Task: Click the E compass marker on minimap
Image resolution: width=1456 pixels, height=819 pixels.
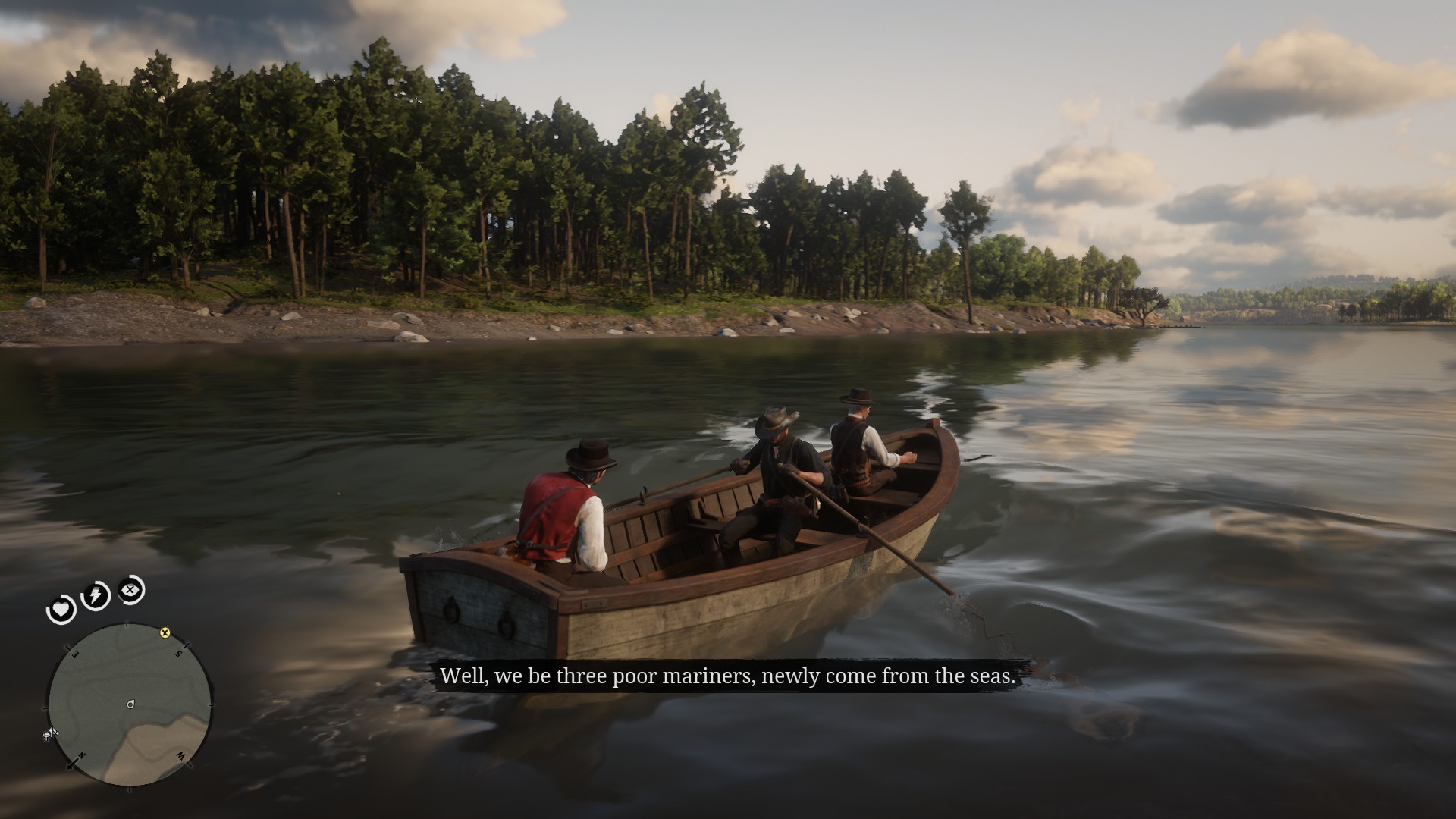Action: [x=75, y=652]
